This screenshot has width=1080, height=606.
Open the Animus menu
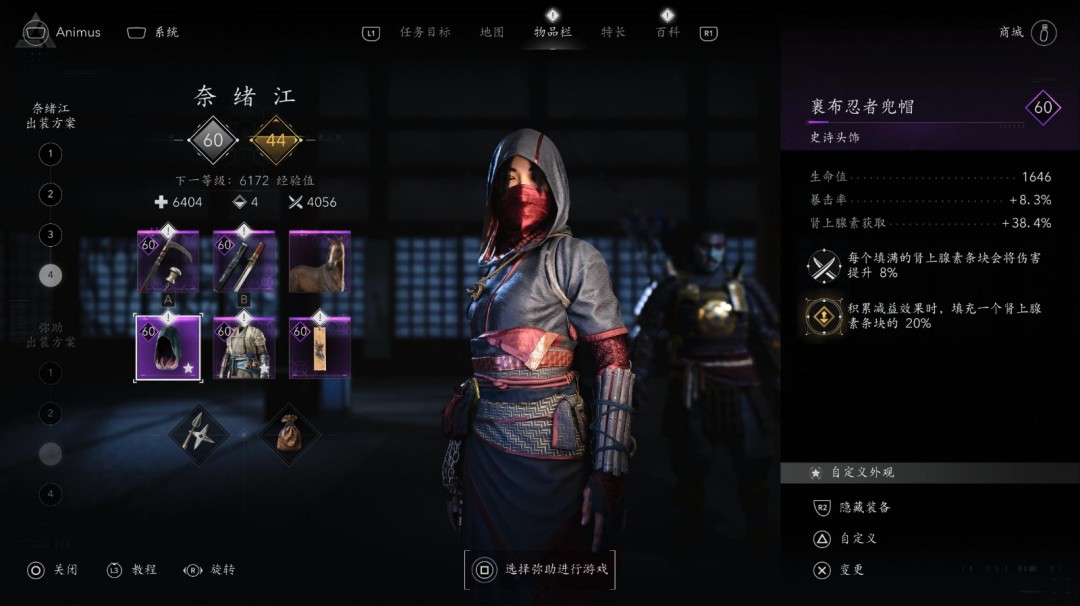pos(64,32)
